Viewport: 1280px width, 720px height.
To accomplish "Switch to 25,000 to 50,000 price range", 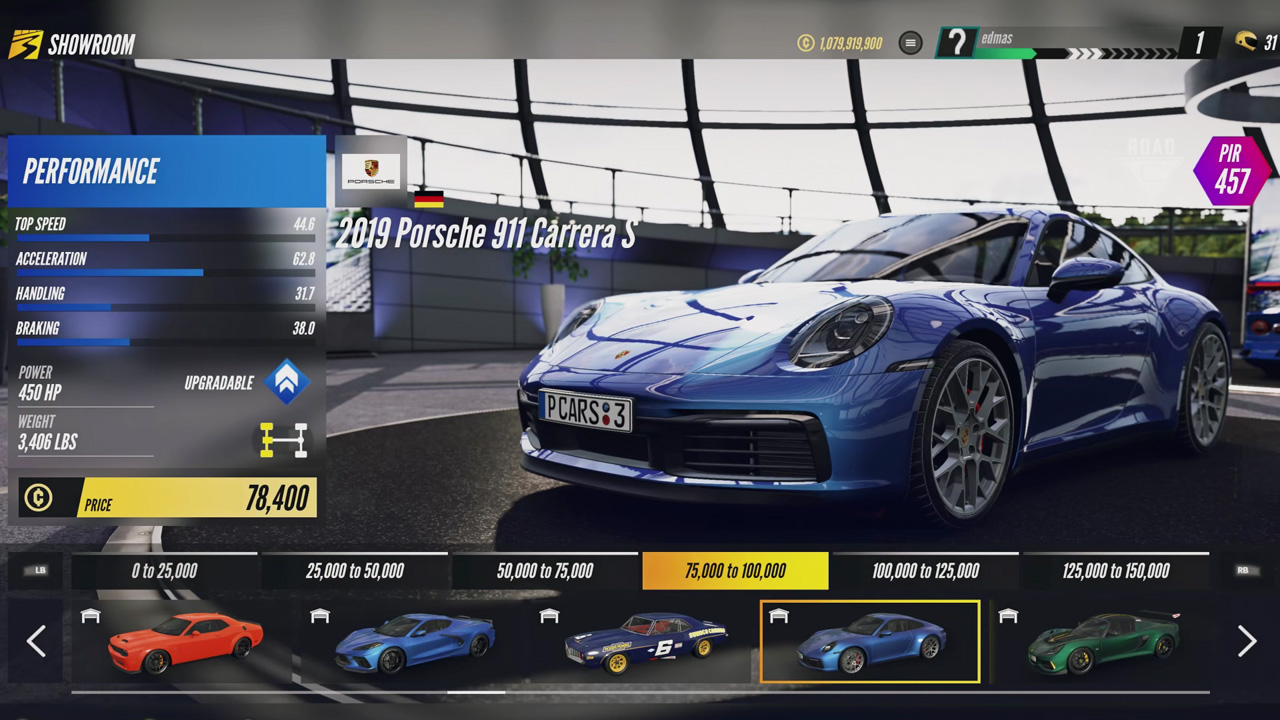I will 355,571.
